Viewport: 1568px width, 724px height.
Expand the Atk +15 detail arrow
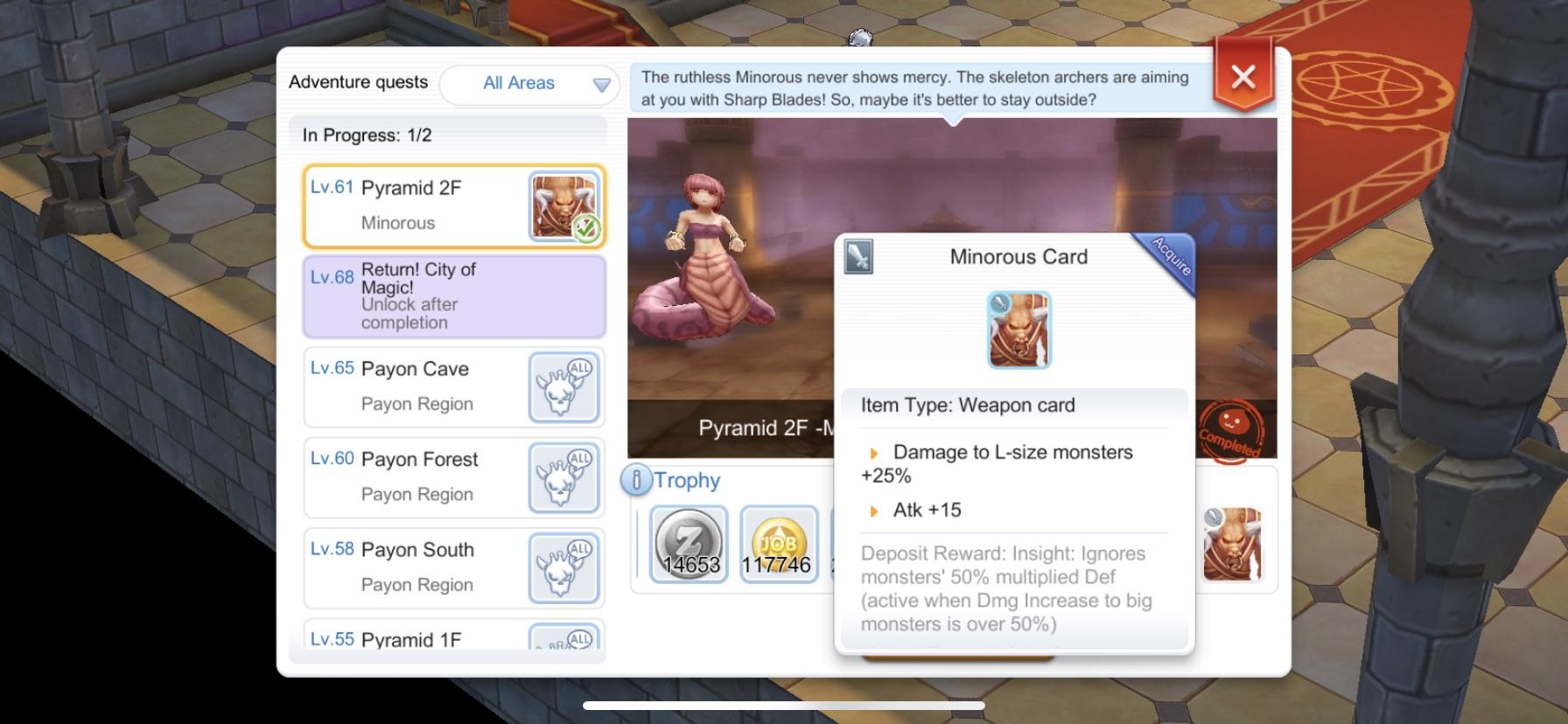tap(872, 510)
